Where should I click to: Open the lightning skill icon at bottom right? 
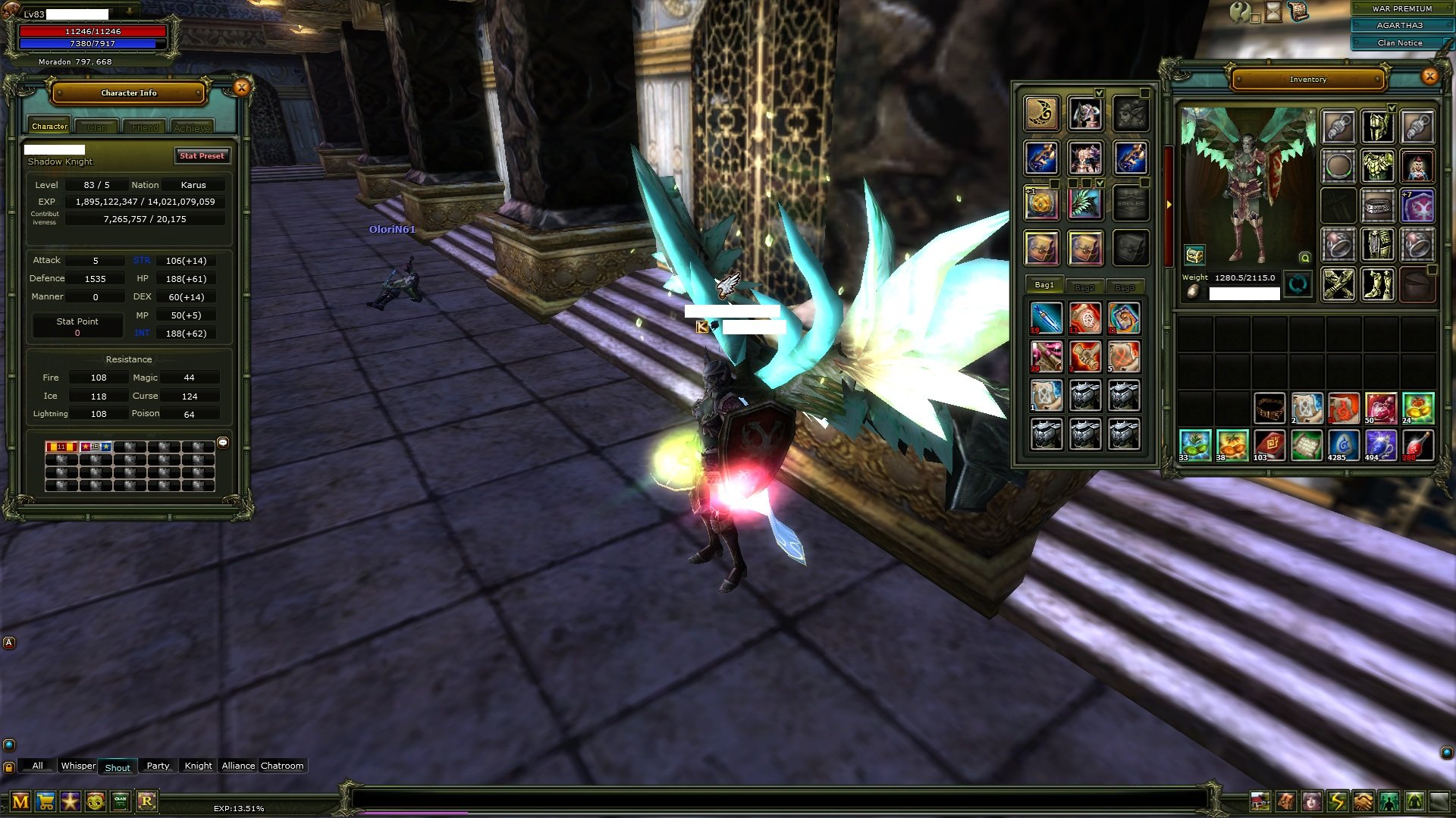pyautogui.click(x=1337, y=802)
